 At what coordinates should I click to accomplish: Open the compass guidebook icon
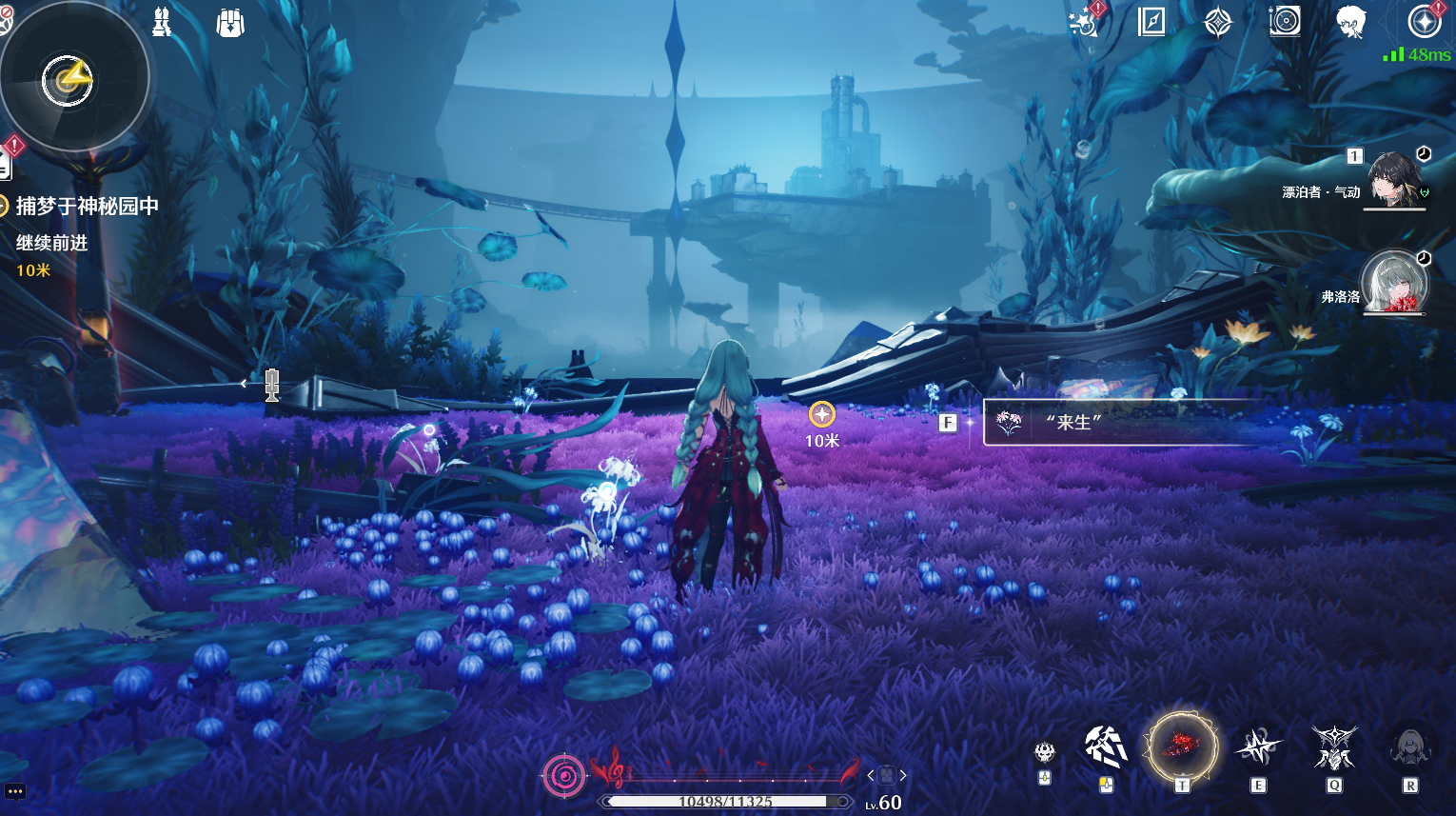pos(1151,21)
